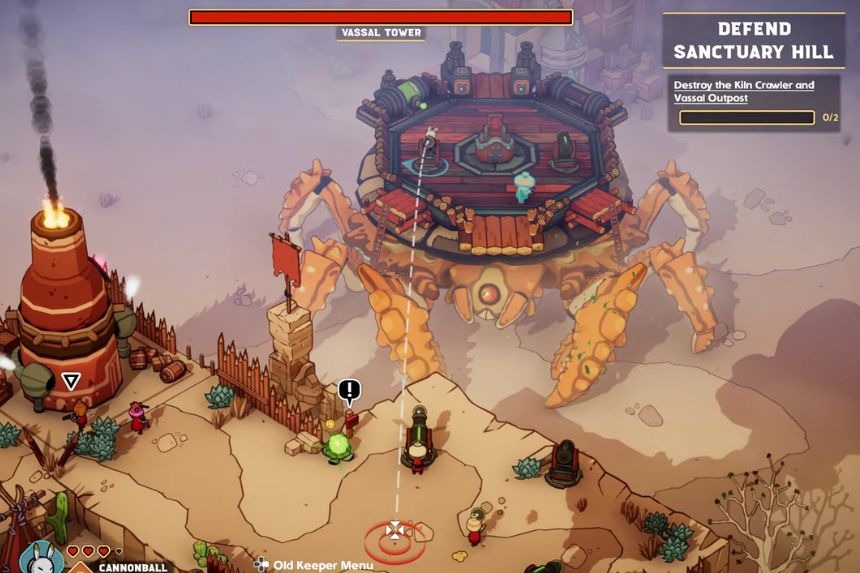Screen dimensions: 860x573
Task: Select the Destroy the Kiln Crawler objective
Action: coord(743,91)
